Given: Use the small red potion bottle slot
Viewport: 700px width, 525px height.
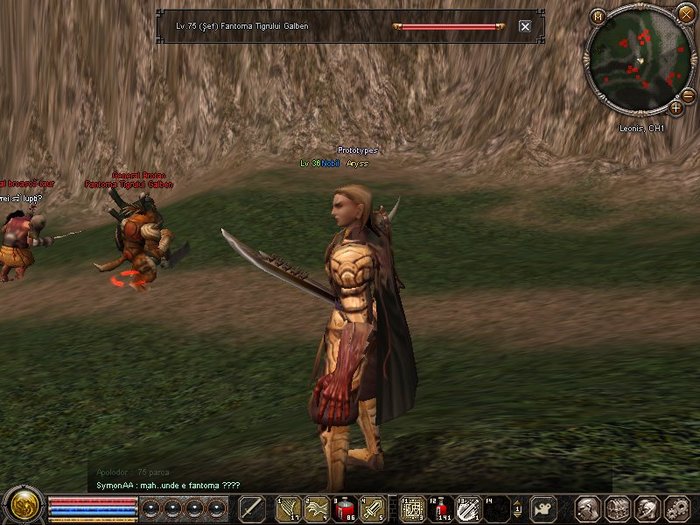Looking at the screenshot, I should [440, 508].
